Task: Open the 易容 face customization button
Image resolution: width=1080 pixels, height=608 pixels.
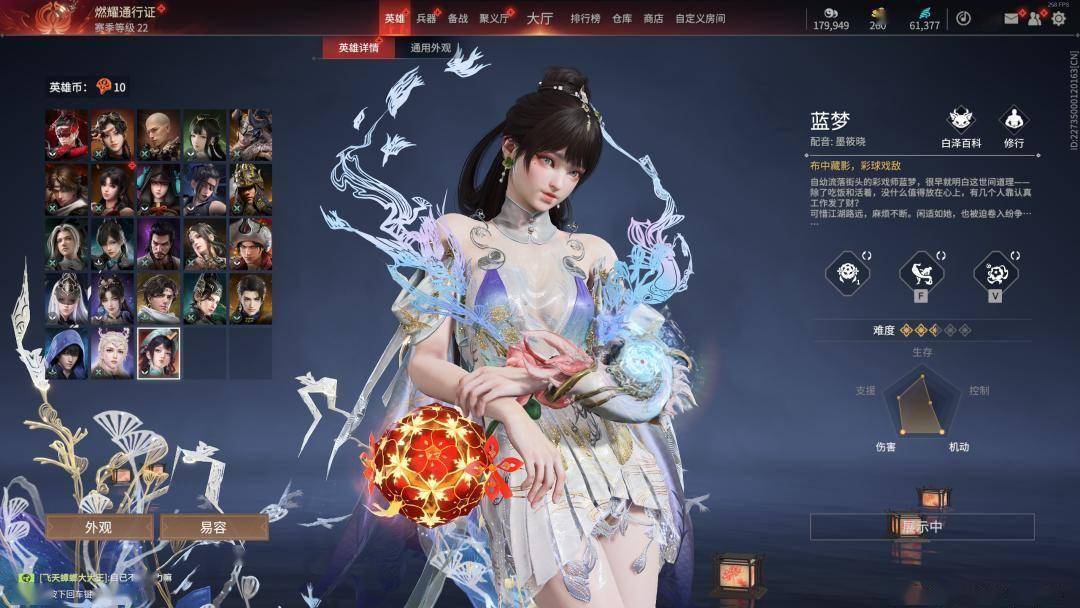Action: 213,527
